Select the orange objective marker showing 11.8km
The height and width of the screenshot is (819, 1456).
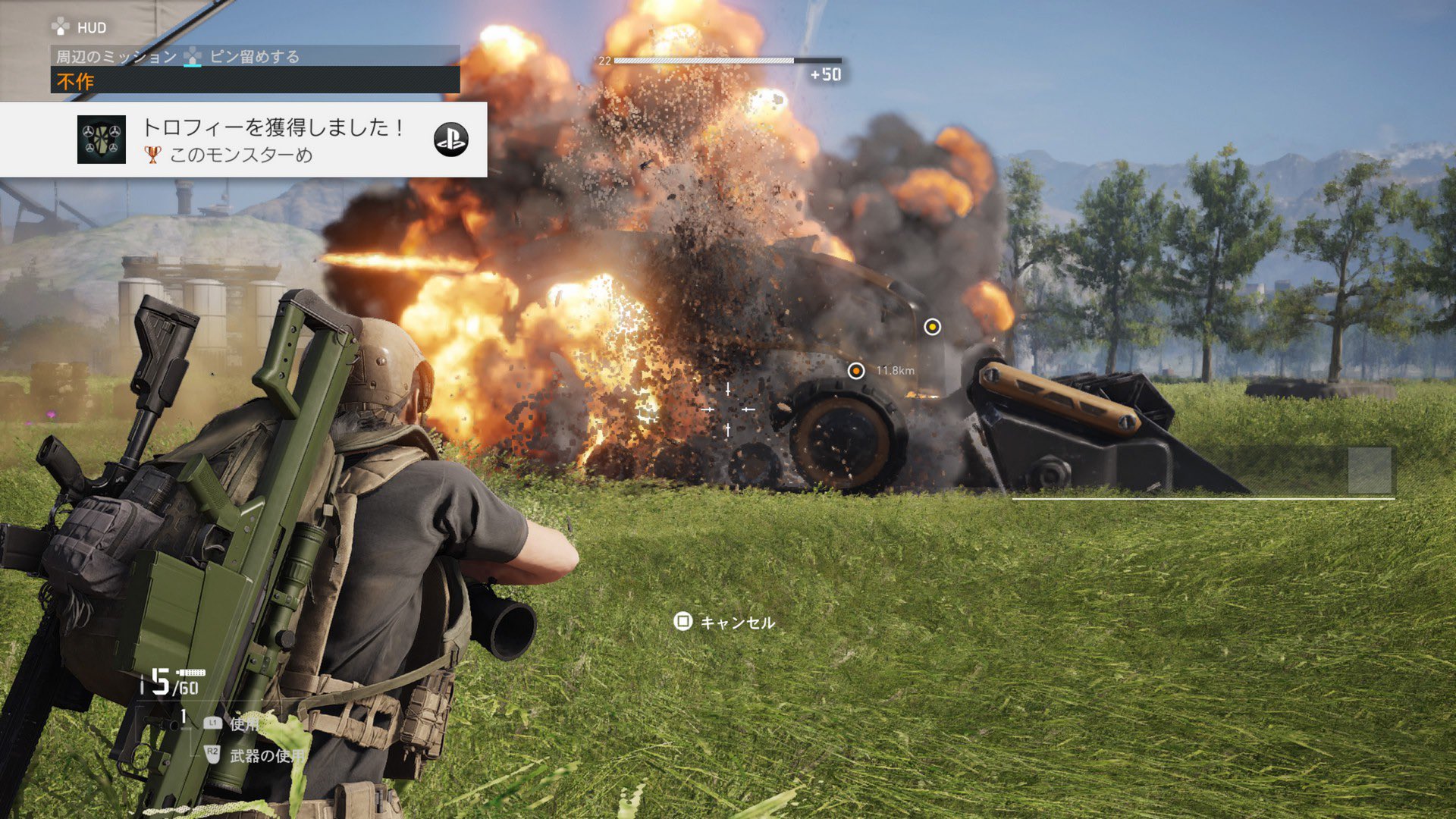(x=856, y=371)
